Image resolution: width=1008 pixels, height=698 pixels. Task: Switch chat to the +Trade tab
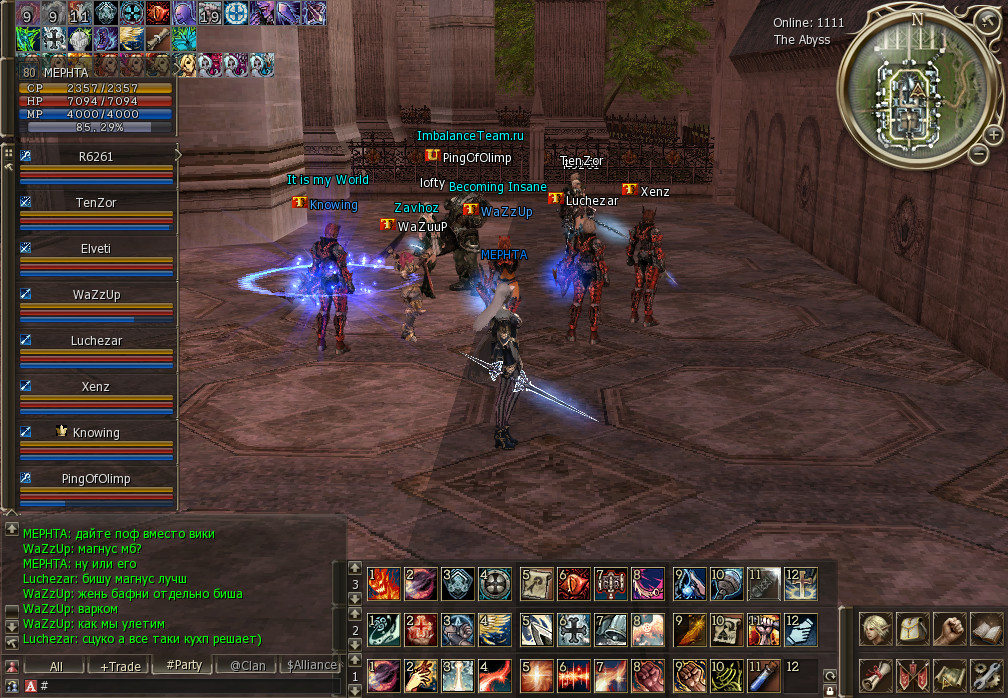120,666
